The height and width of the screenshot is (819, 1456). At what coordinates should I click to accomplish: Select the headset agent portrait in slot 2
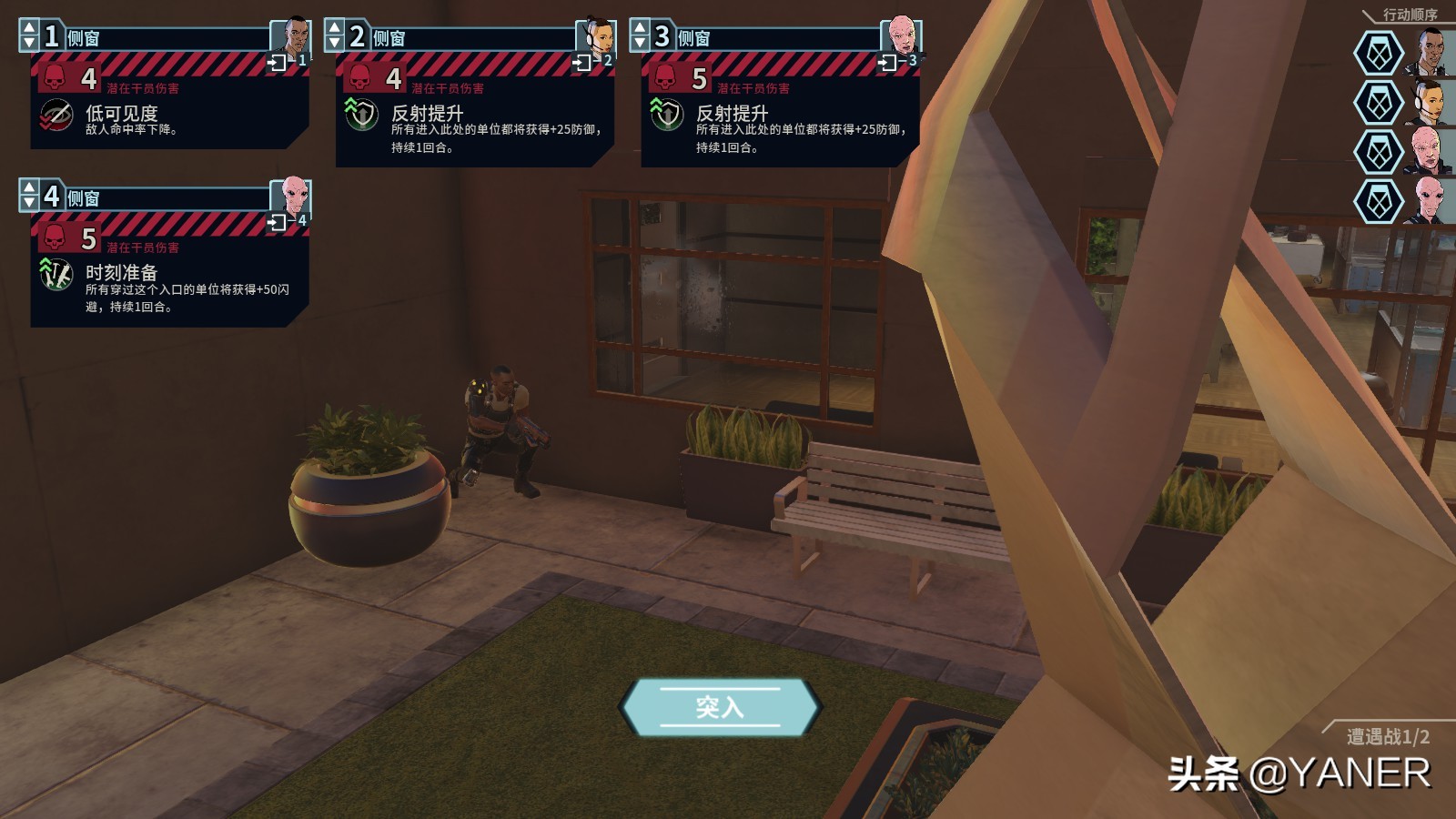tap(598, 35)
